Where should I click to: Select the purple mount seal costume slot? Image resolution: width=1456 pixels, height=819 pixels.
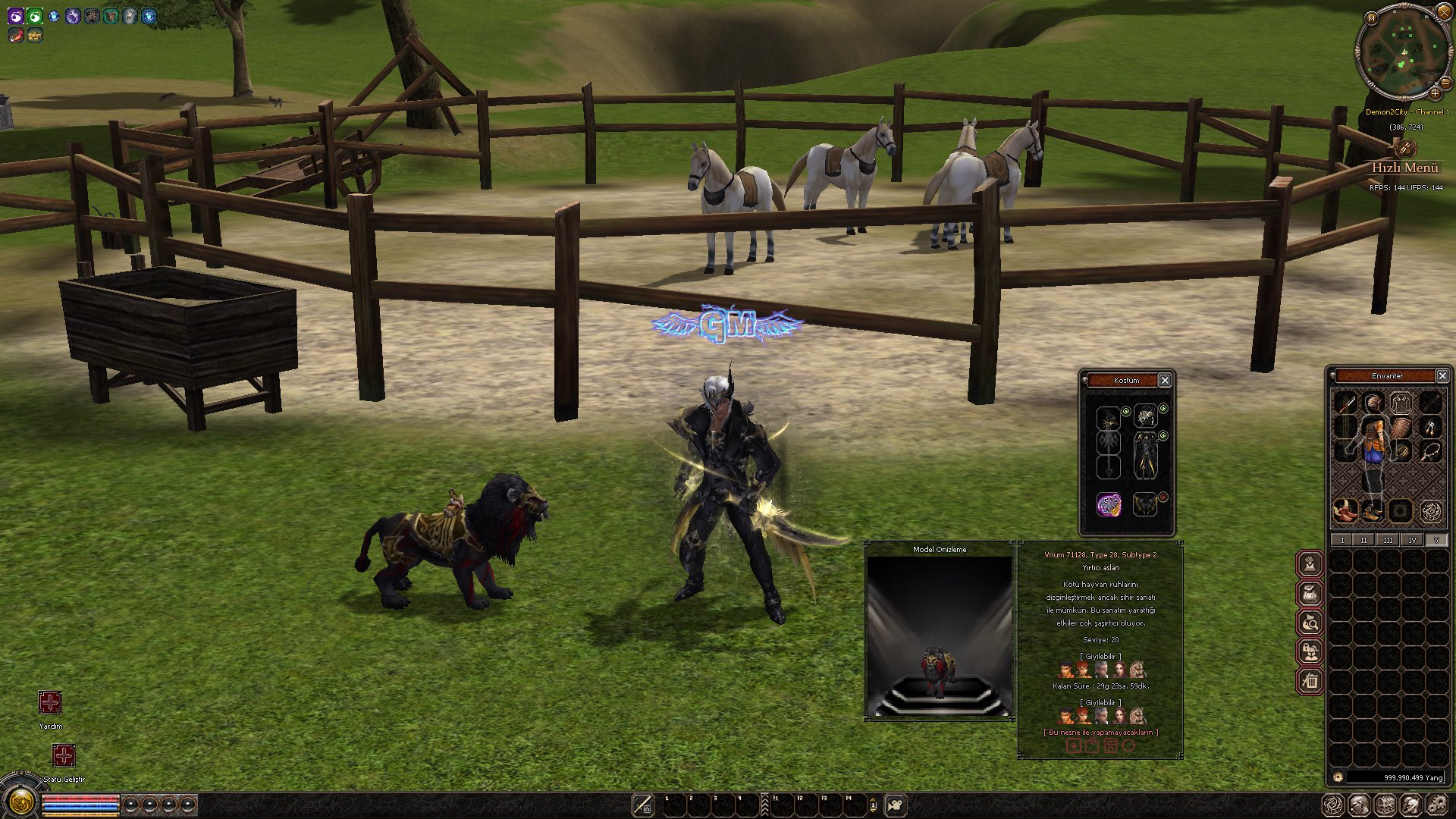(1109, 504)
